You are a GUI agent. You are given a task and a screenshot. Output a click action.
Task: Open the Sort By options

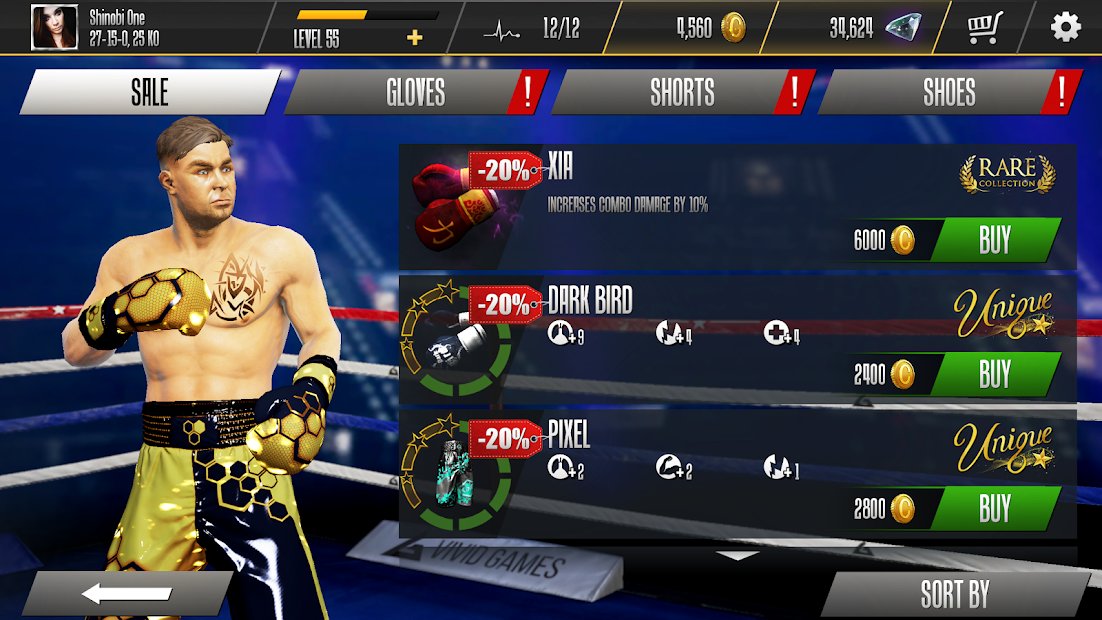pos(955,594)
